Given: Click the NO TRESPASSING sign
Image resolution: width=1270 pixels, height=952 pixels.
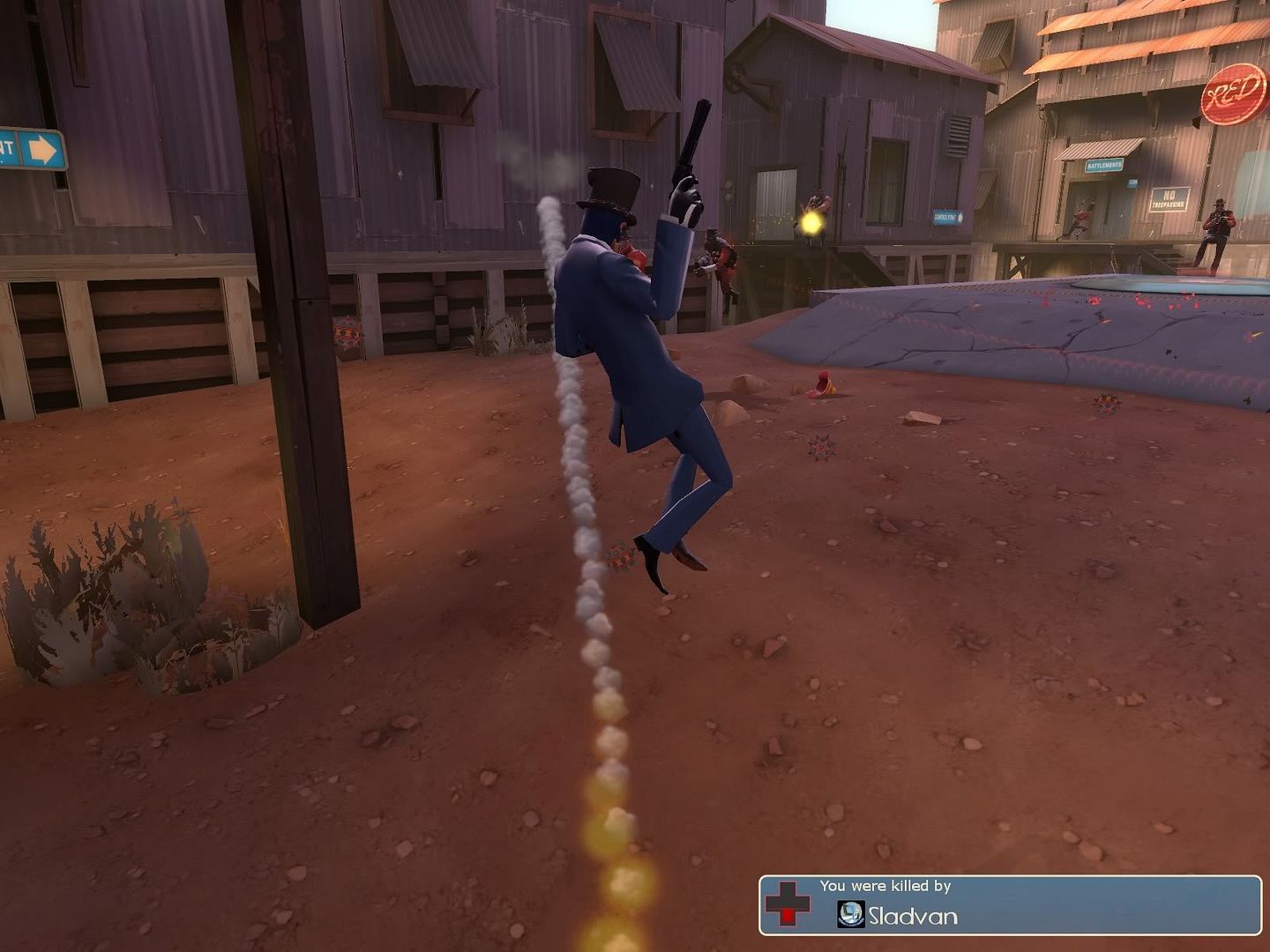Looking at the screenshot, I should click(1169, 198).
